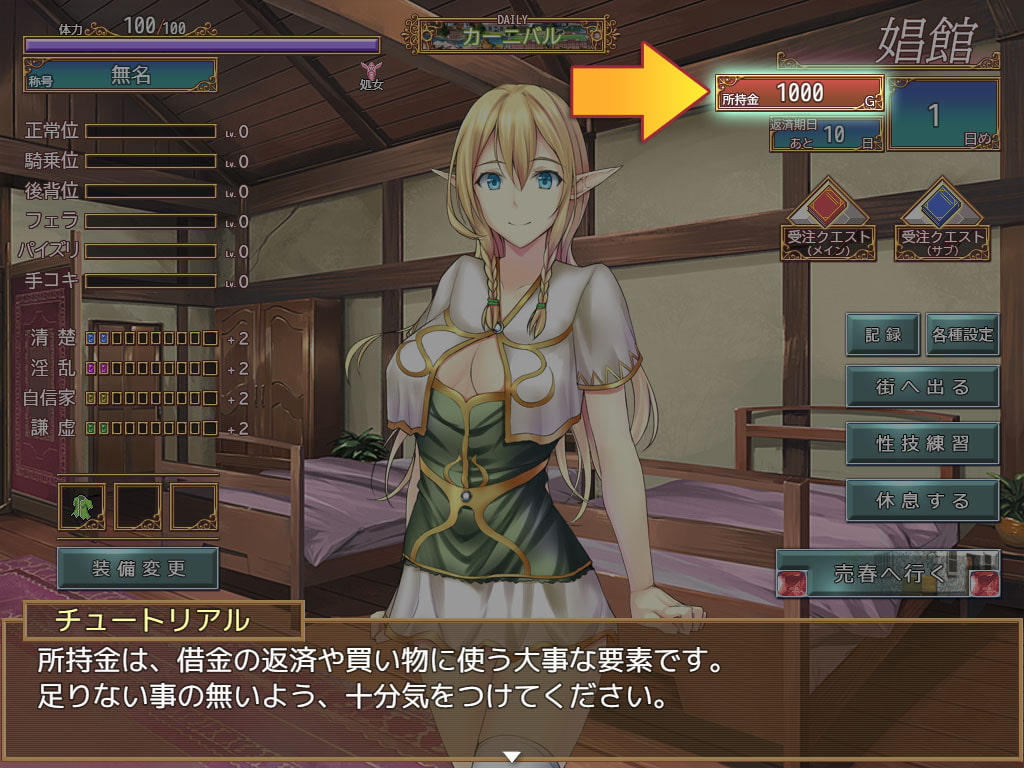Select the green outfit equipment slot
This screenshot has width=1024, height=768.
(83, 507)
